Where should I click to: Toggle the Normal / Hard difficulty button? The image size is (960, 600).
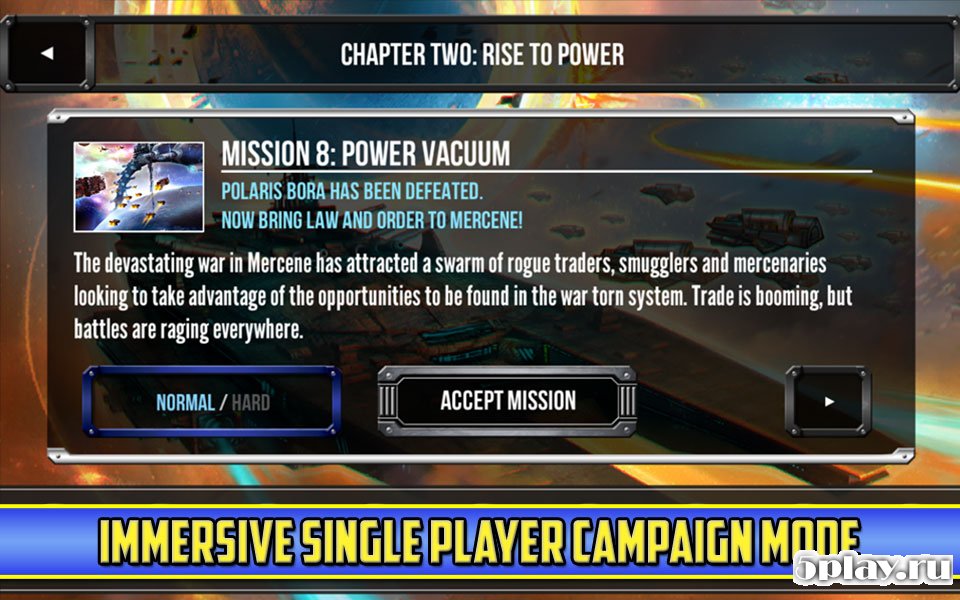[x=212, y=403]
